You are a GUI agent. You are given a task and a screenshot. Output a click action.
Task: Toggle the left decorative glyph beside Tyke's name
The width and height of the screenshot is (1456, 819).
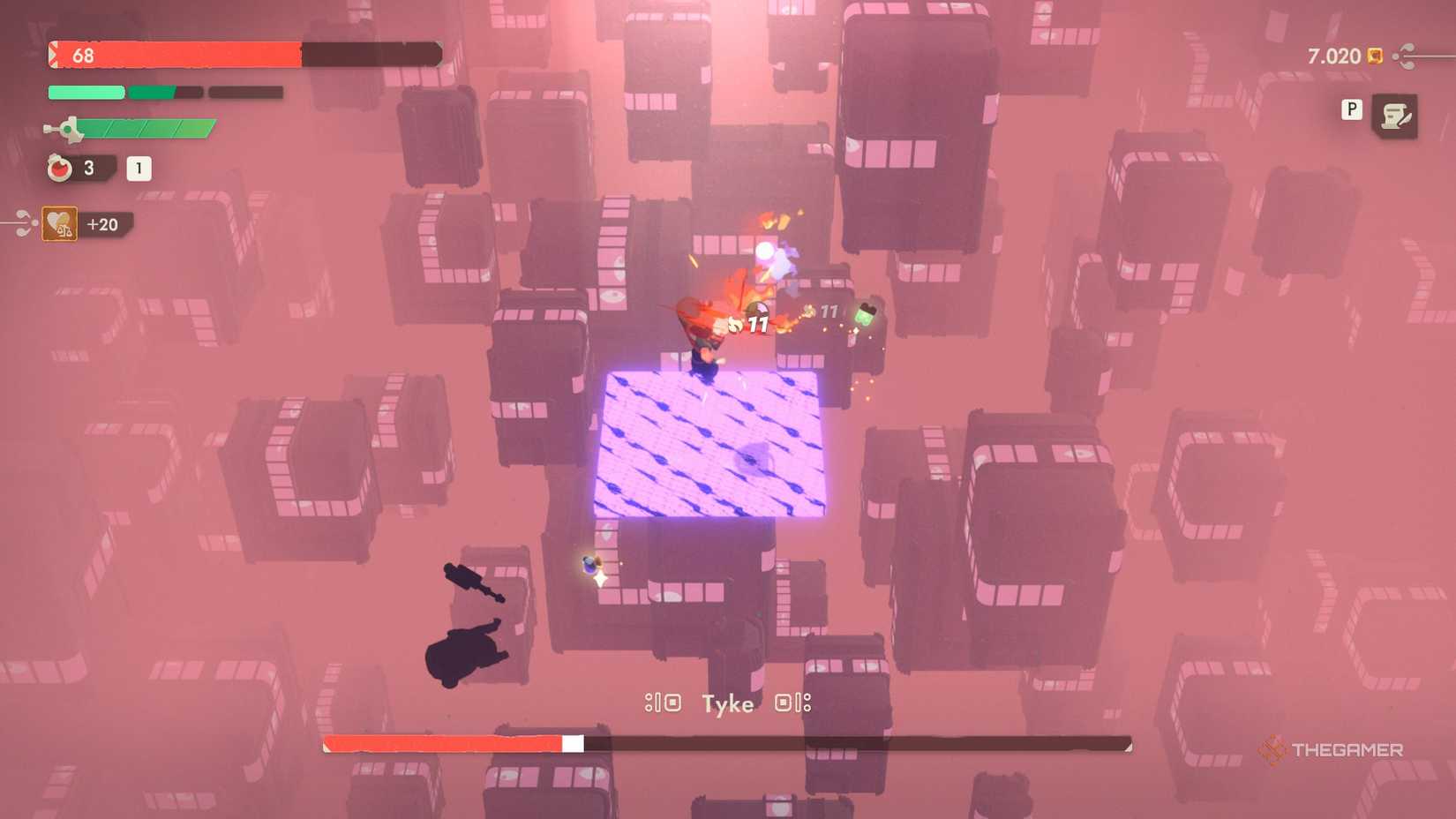coord(664,703)
